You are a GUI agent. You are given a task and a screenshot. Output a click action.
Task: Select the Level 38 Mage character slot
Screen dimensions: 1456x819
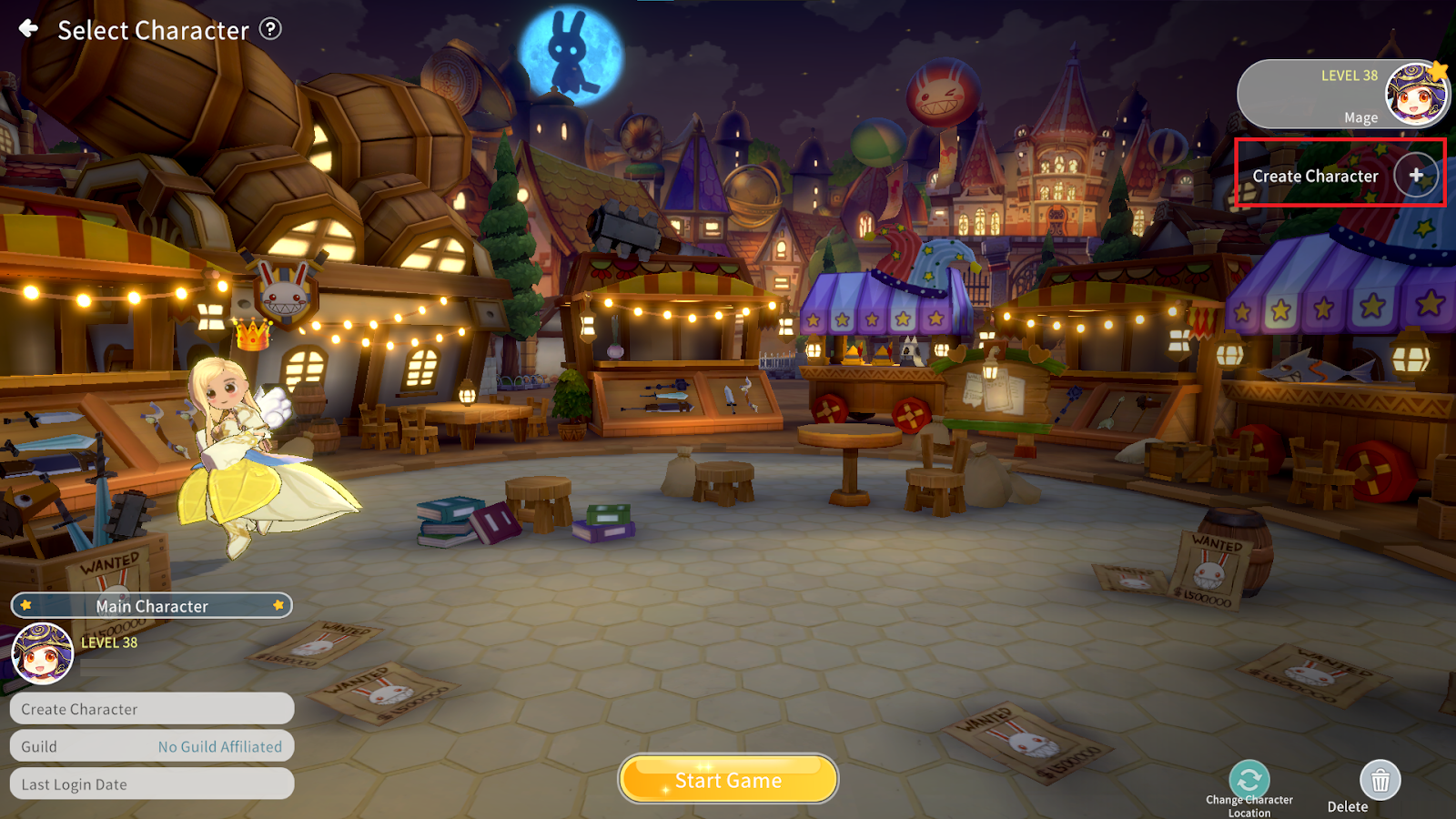(x=1341, y=95)
